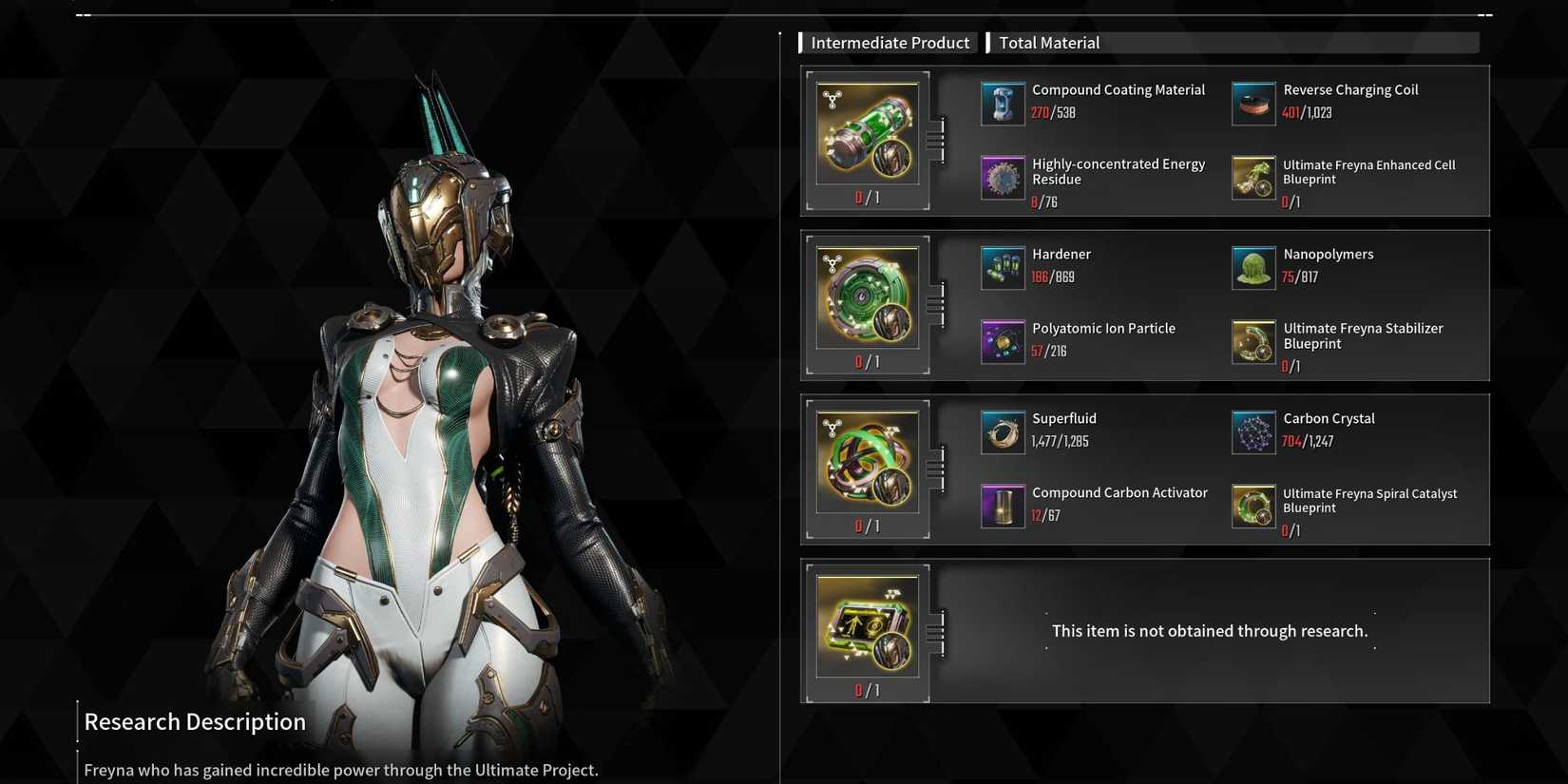Select the Ultimate Freyna Stabilizer Blueprint icon
The height and width of the screenshot is (784, 1568).
pyautogui.click(x=1253, y=341)
